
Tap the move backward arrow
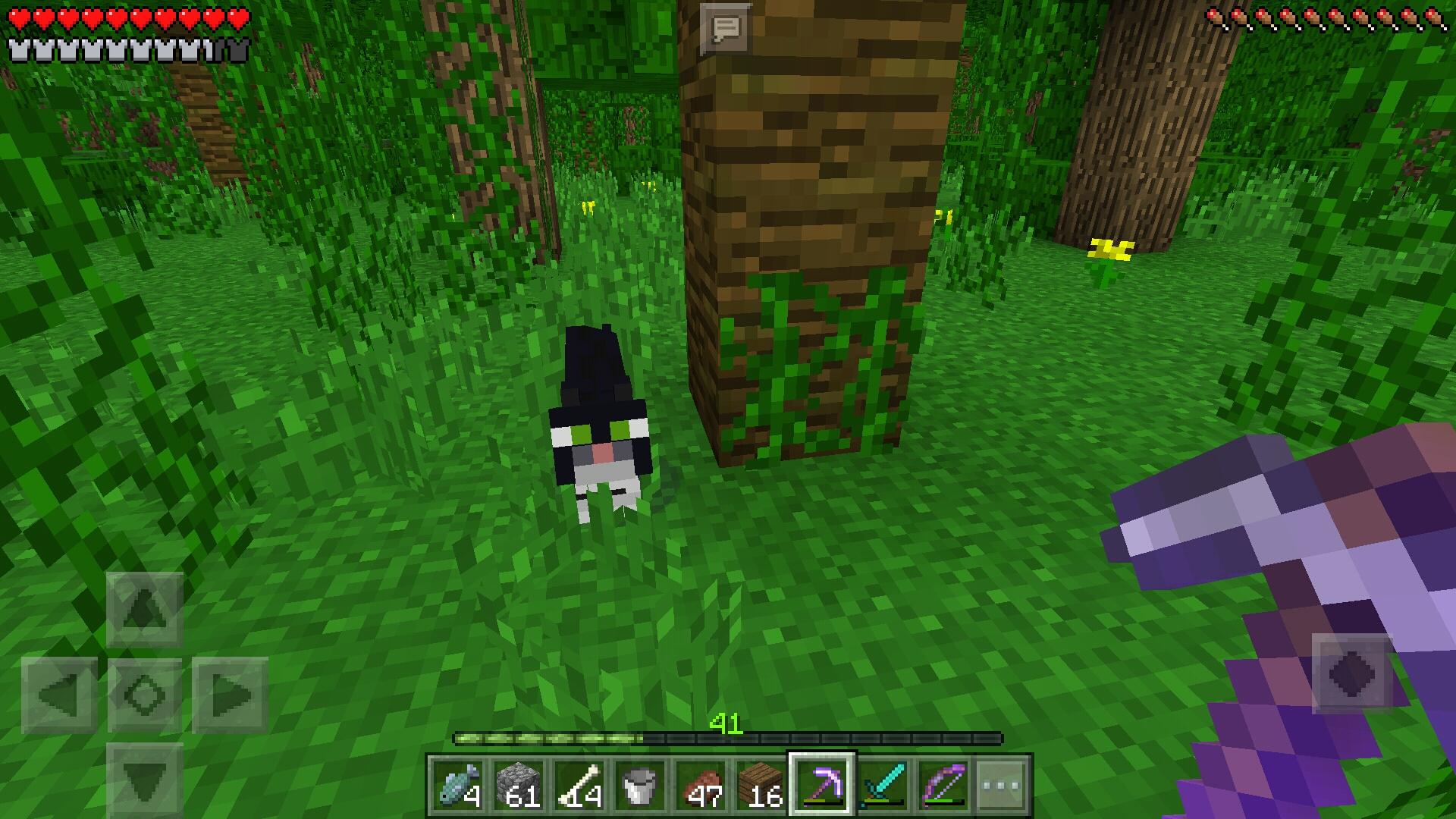point(144,780)
